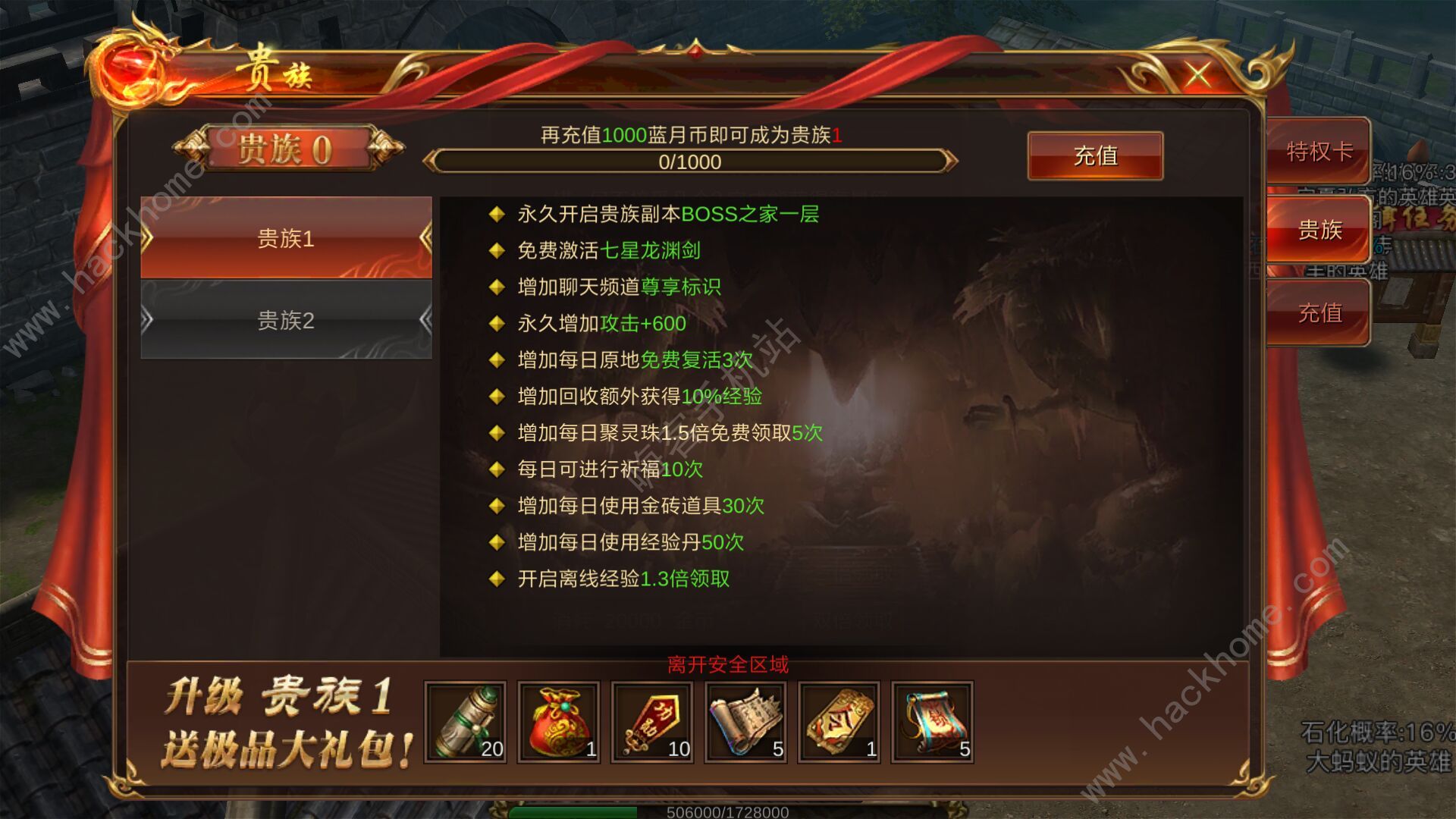Select the 功勋 medallion reward showing x10
The image size is (1456, 819).
click(652, 722)
